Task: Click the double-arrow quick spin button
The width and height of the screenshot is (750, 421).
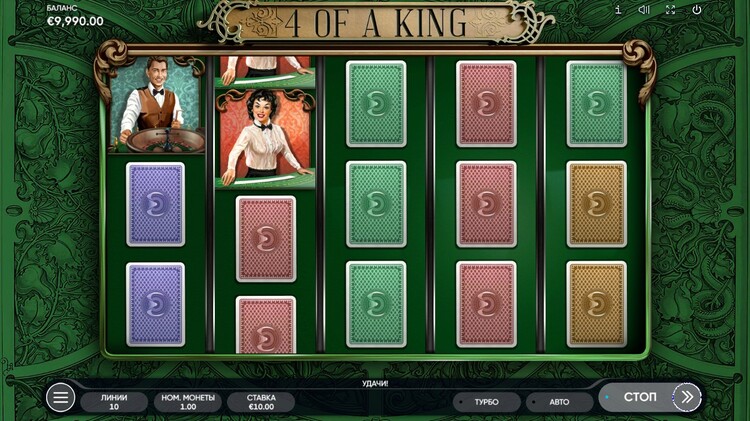Action: [x=687, y=397]
